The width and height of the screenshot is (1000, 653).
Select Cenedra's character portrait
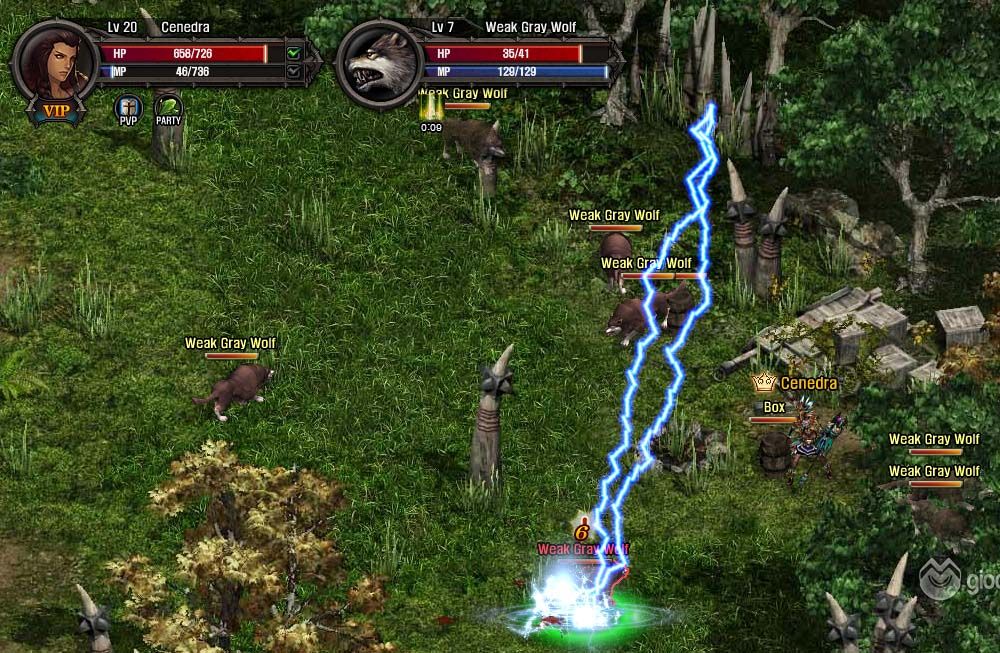click(55, 60)
